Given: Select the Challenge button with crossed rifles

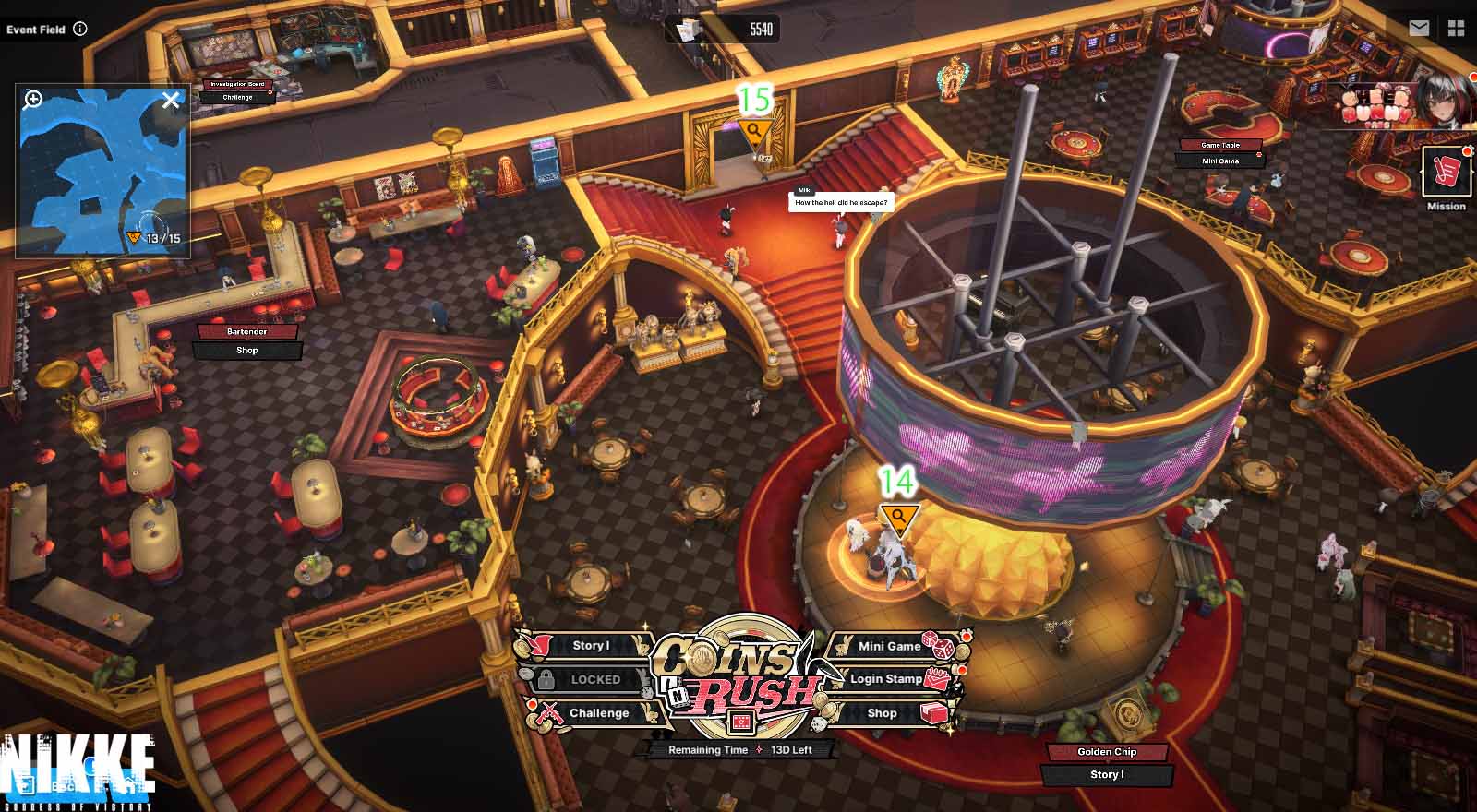Looking at the screenshot, I should pos(598,713).
